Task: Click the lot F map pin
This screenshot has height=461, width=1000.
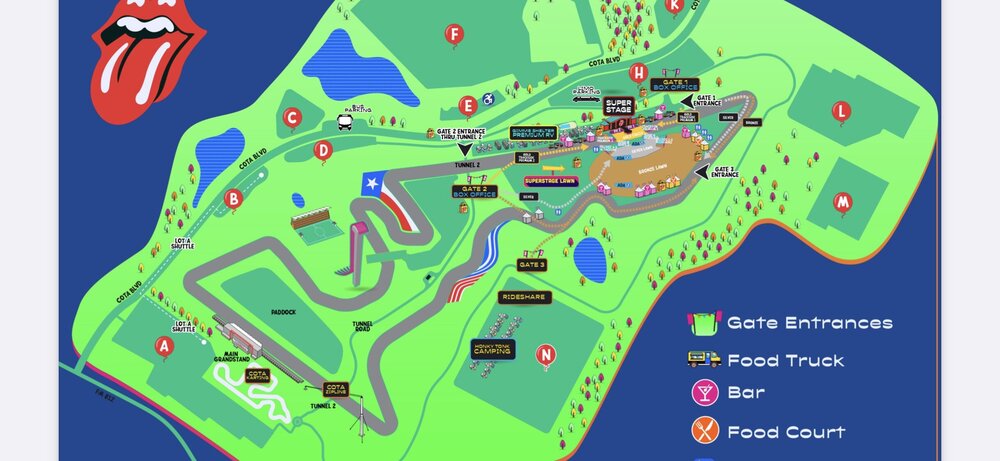Action: pyautogui.click(x=454, y=36)
